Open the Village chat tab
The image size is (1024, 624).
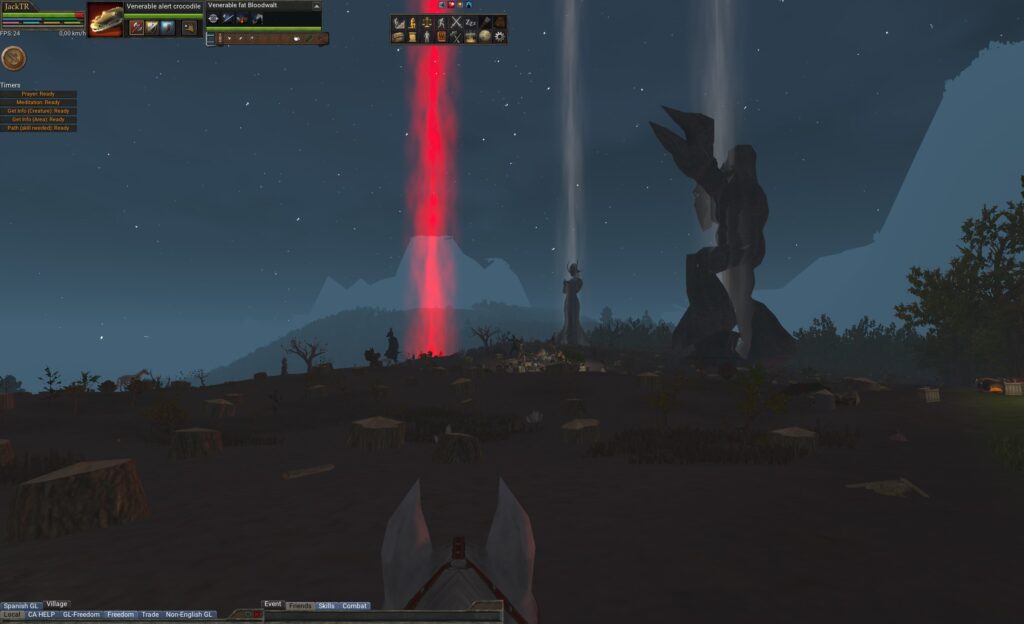click(57, 604)
